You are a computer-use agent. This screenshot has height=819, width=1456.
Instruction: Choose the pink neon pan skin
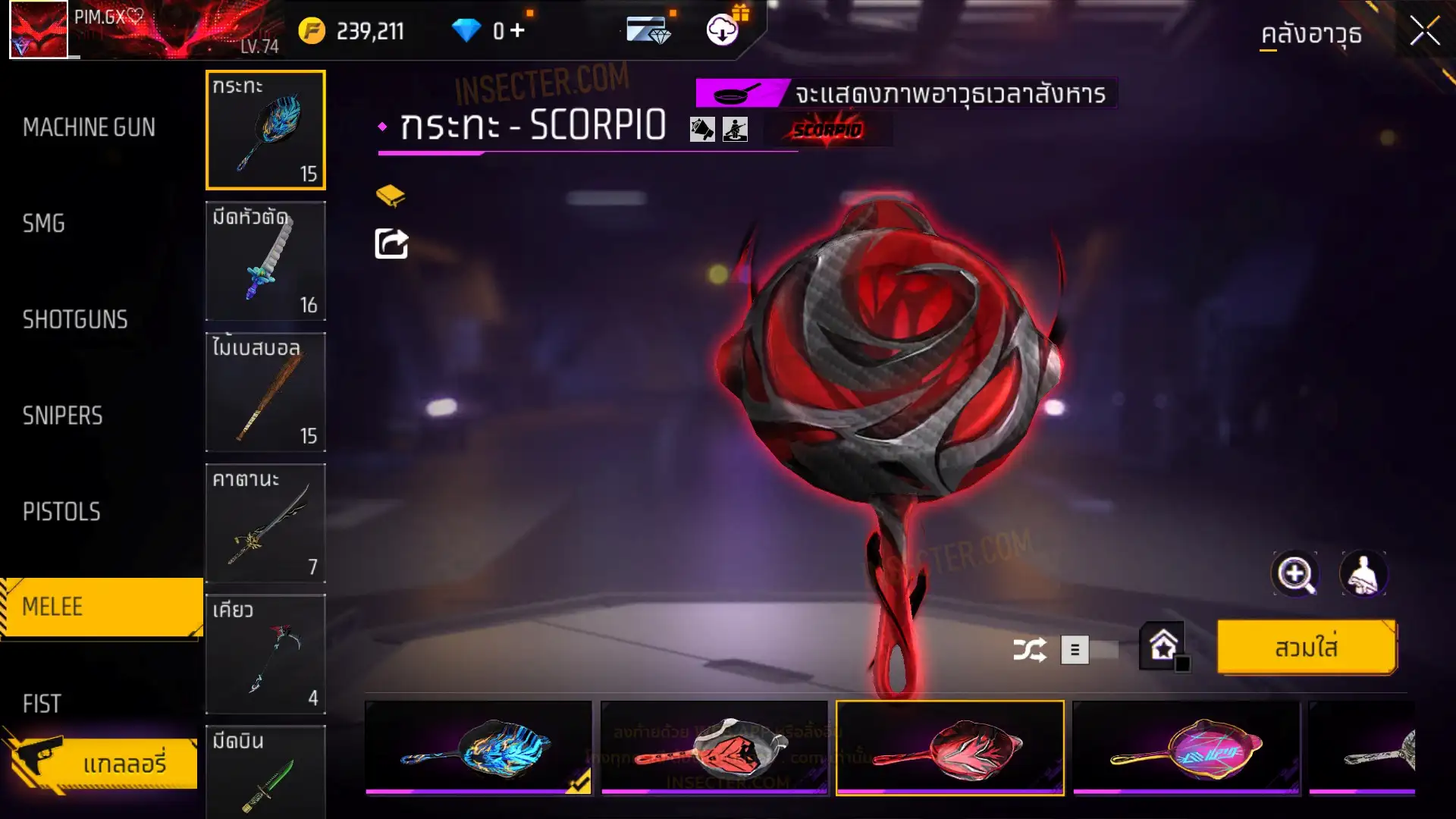[x=1186, y=748]
